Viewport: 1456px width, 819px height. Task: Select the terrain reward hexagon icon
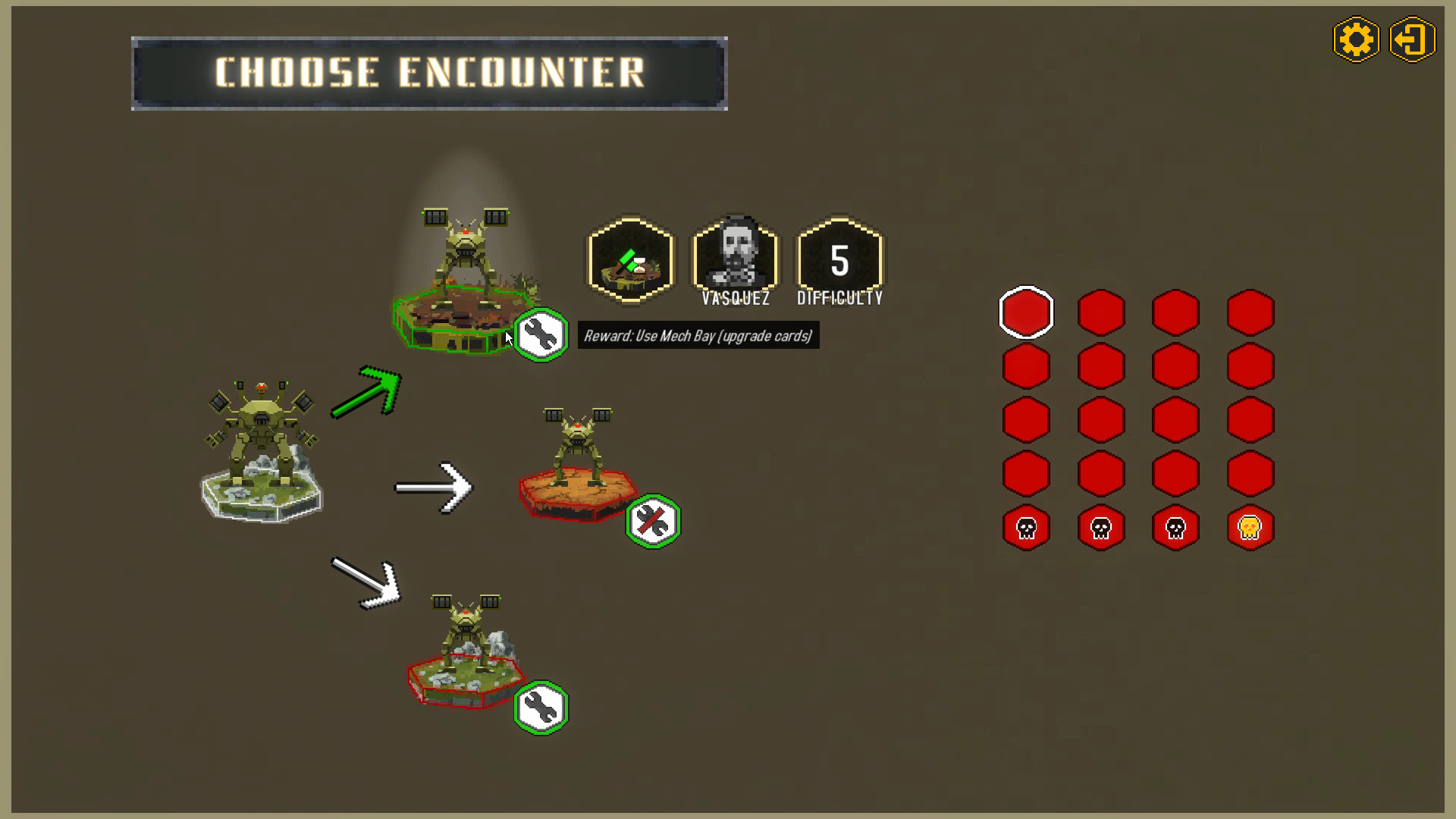[x=629, y=262]
